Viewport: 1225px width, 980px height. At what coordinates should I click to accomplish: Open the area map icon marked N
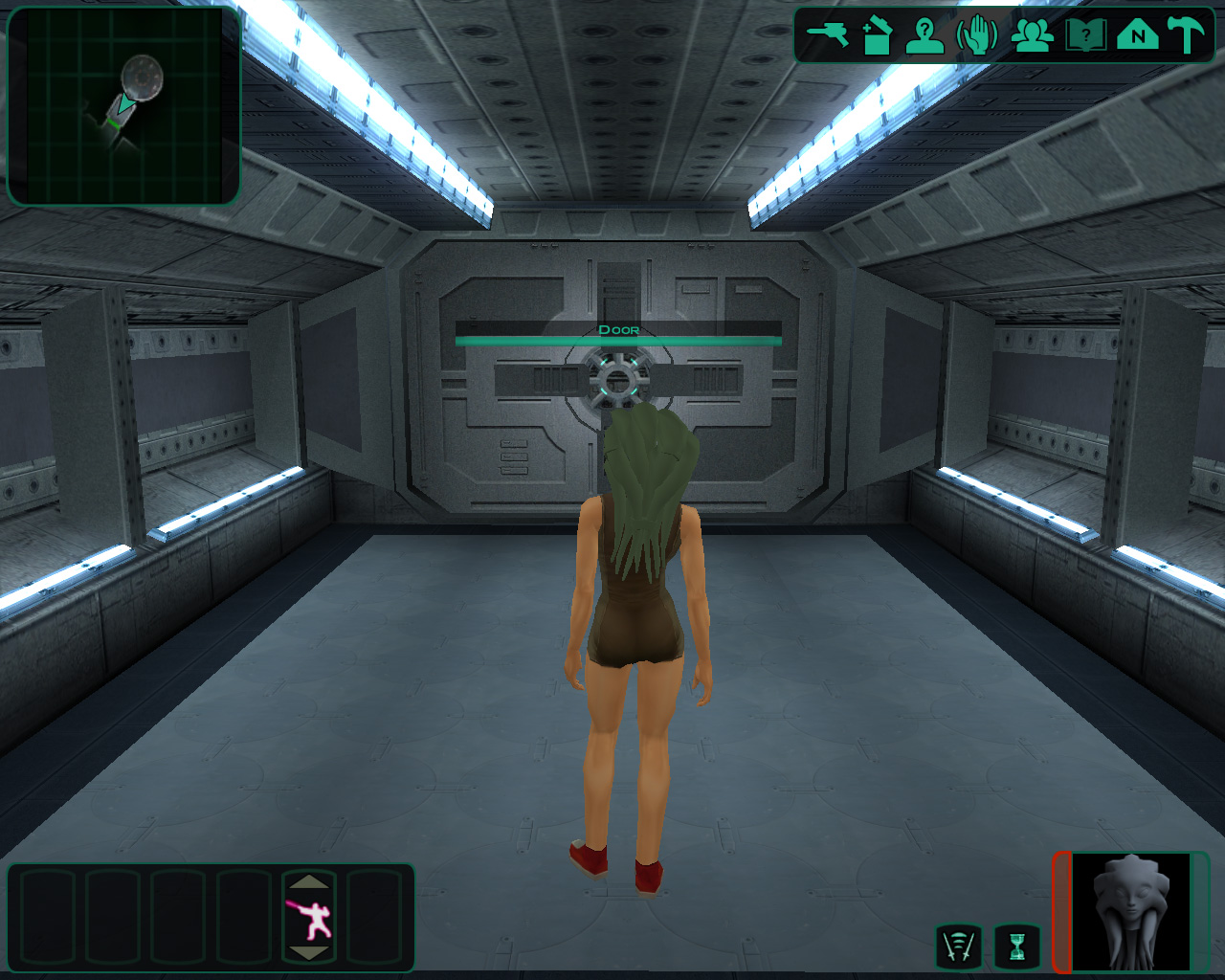coord(1137,35)
